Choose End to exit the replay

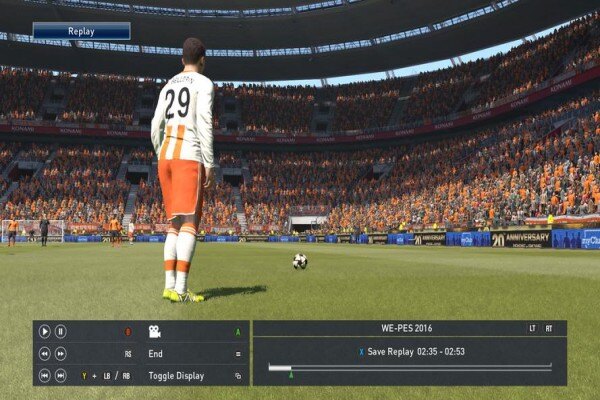[156, 353]
